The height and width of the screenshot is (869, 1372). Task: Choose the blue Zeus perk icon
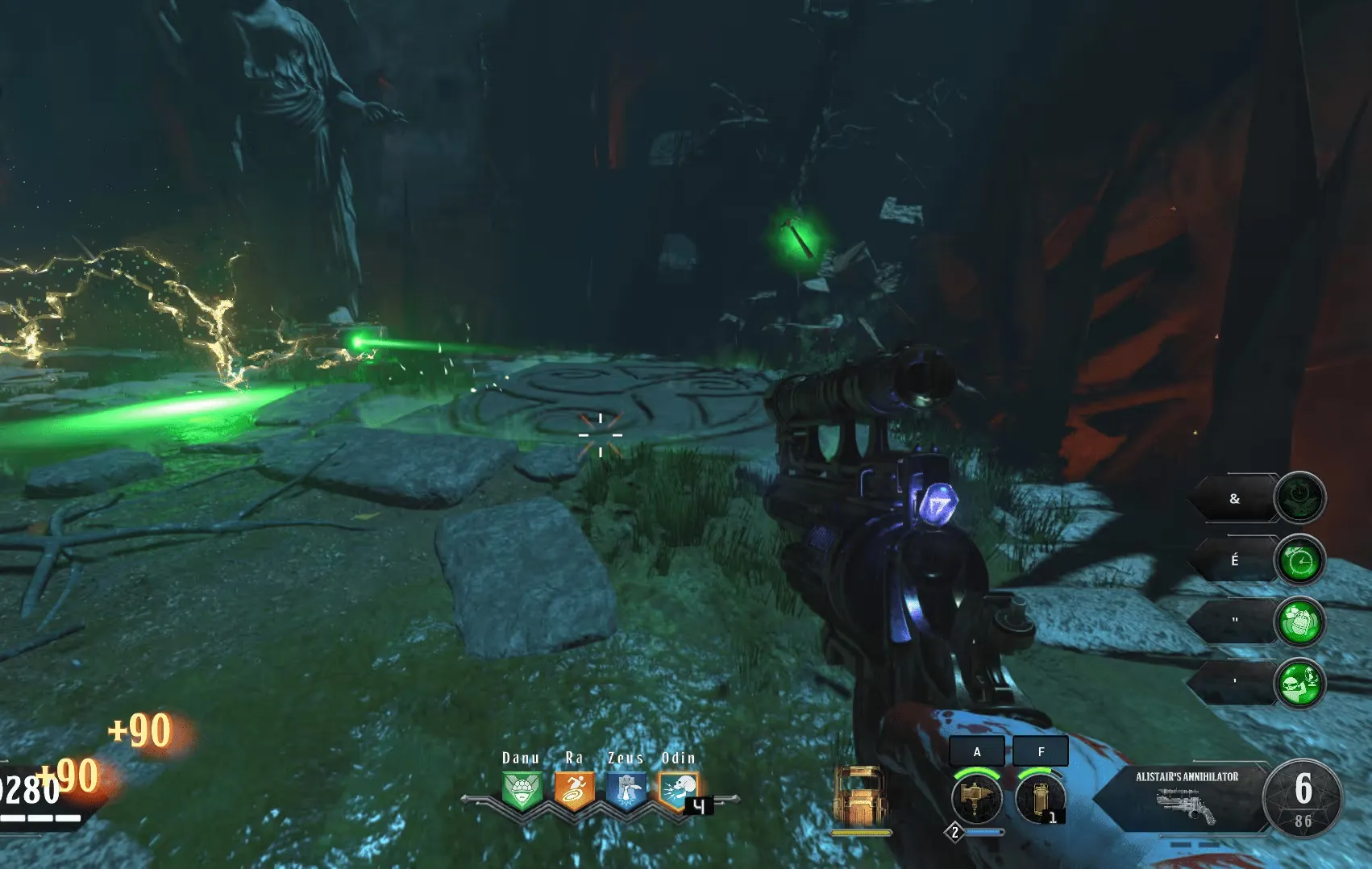pos(626,791)
